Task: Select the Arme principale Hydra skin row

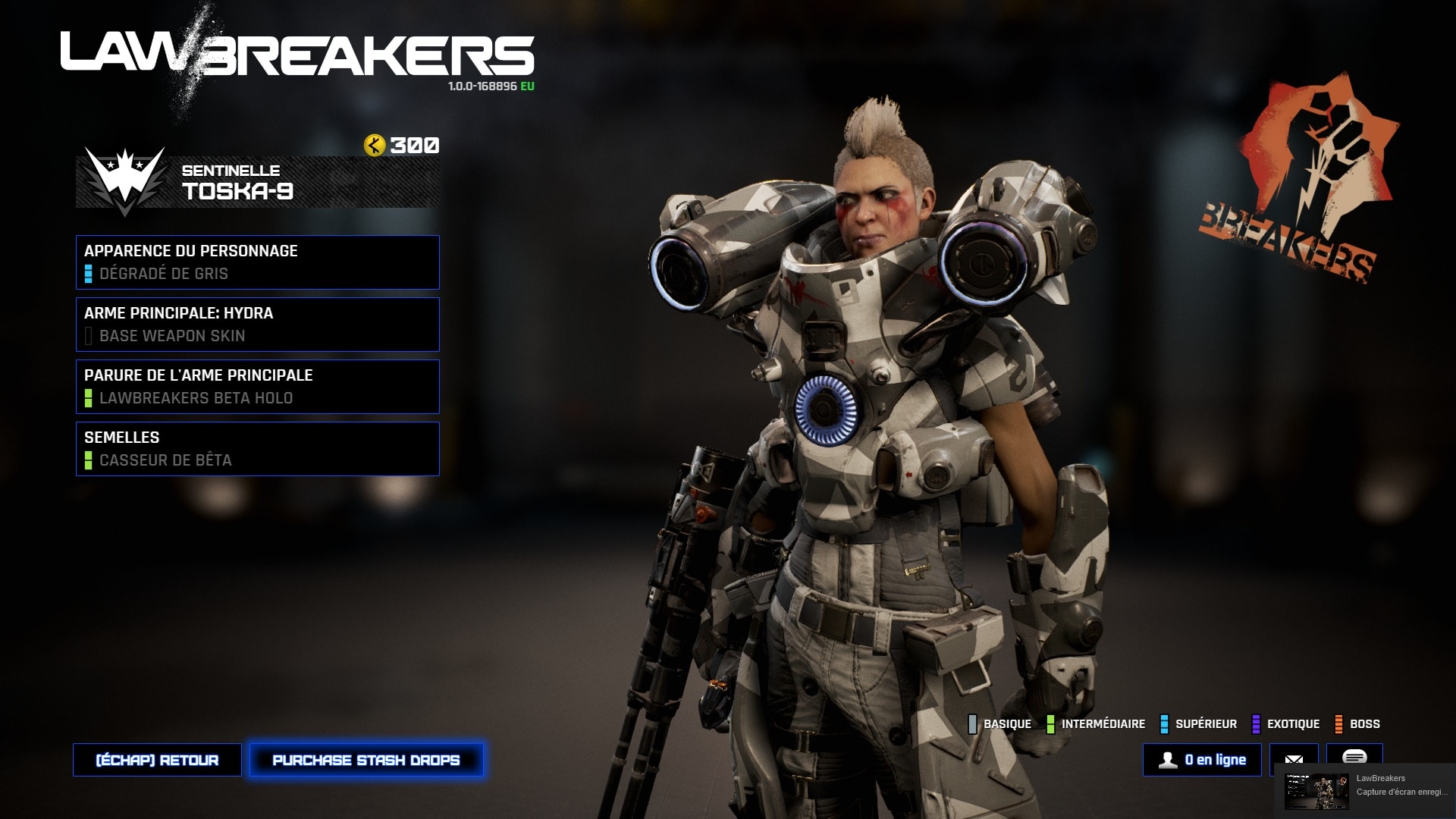Action: coord(257,325)
